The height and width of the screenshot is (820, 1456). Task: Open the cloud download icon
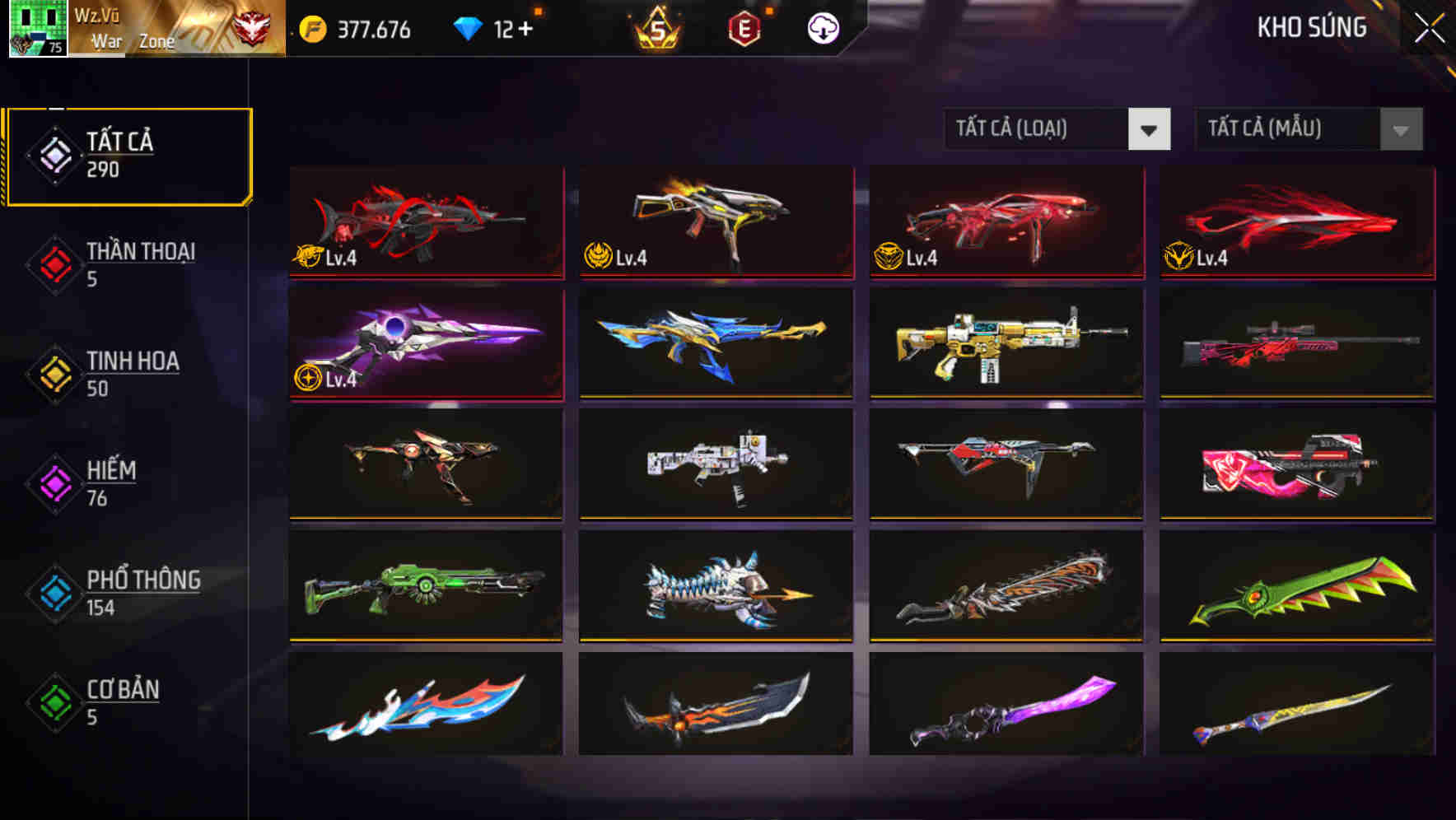click(823, 27)
